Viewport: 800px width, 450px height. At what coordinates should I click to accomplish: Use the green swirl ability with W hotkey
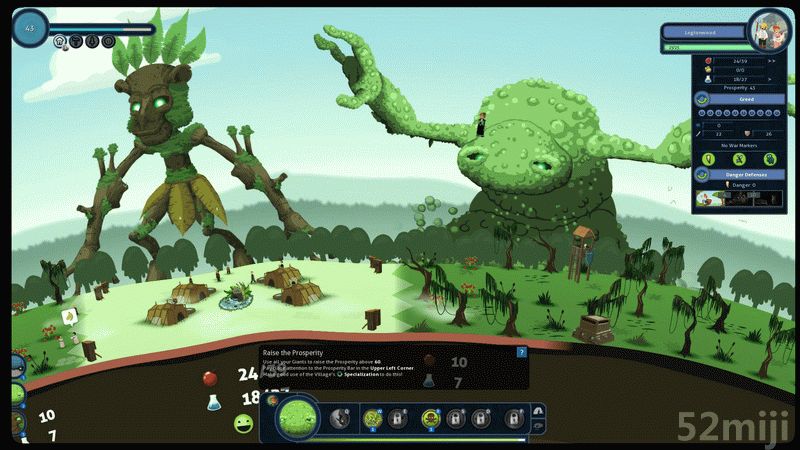373,418
